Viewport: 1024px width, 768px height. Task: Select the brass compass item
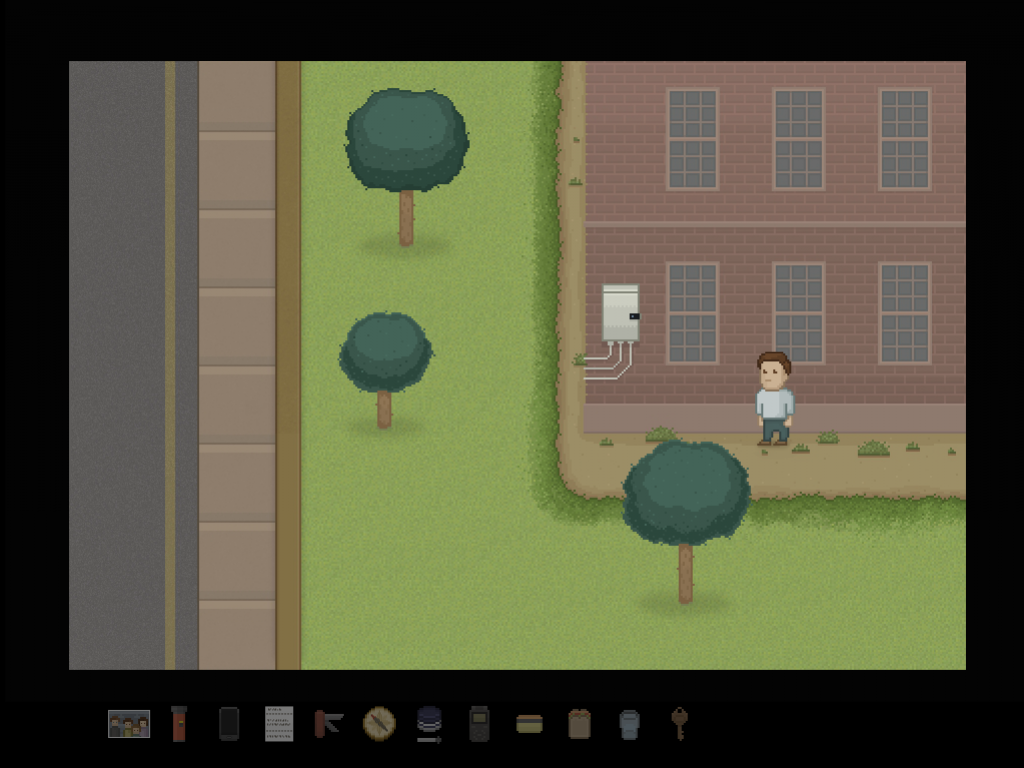click(379, 723)
